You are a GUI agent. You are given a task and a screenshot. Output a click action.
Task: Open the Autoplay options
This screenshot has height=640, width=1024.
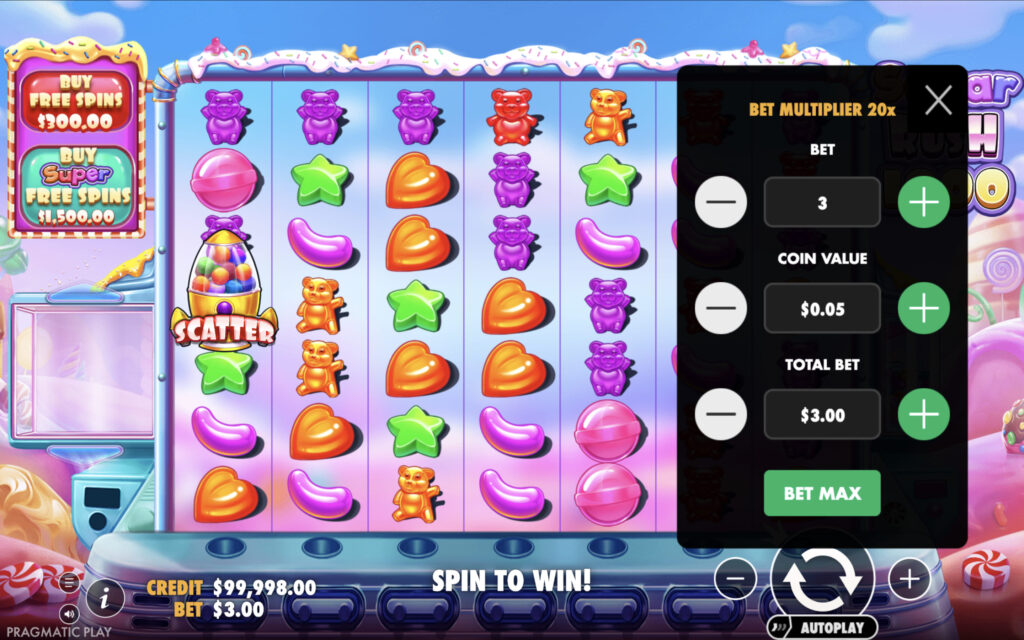pyautogui.click(x=822, y=628)
